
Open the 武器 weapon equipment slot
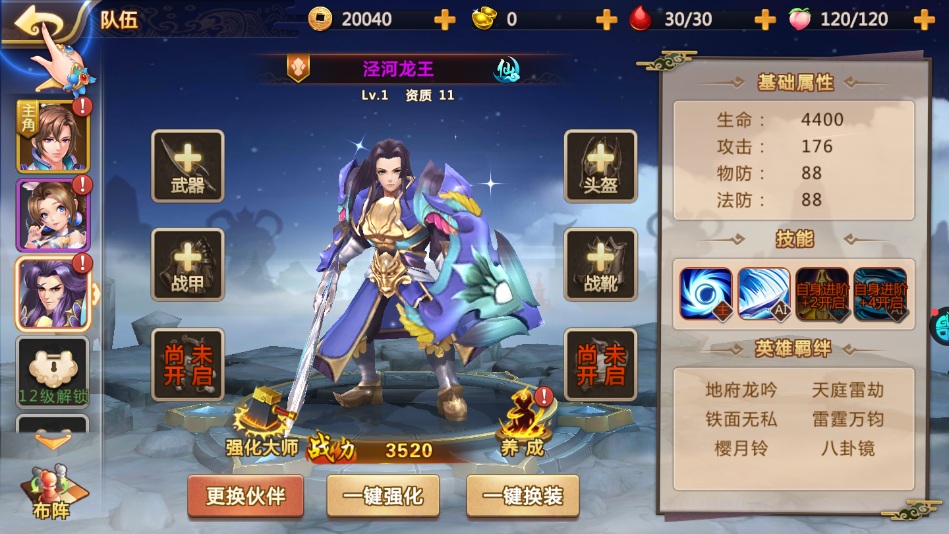(x=187, y=166)
